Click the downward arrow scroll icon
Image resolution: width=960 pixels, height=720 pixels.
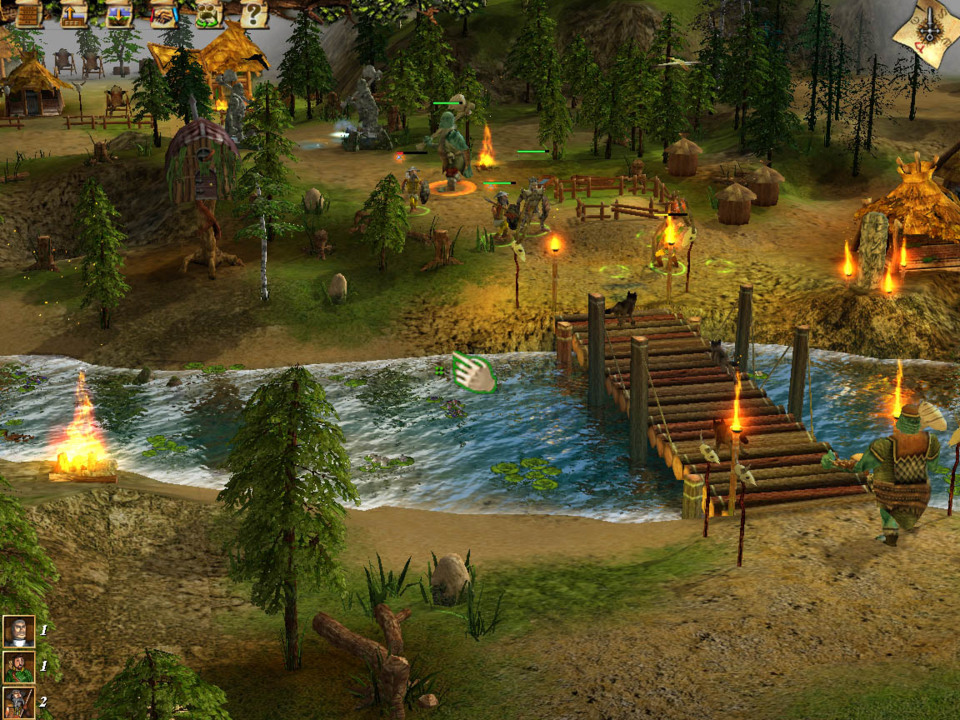pos(119,14)
